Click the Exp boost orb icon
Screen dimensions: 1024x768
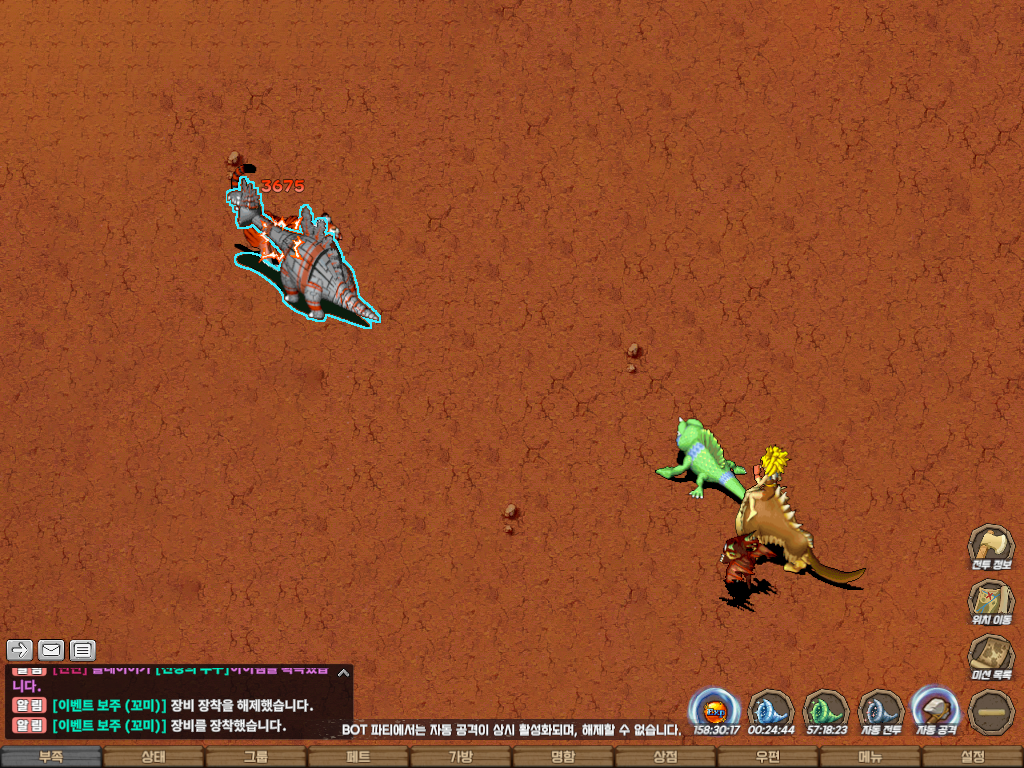click(x=715, y=708)
